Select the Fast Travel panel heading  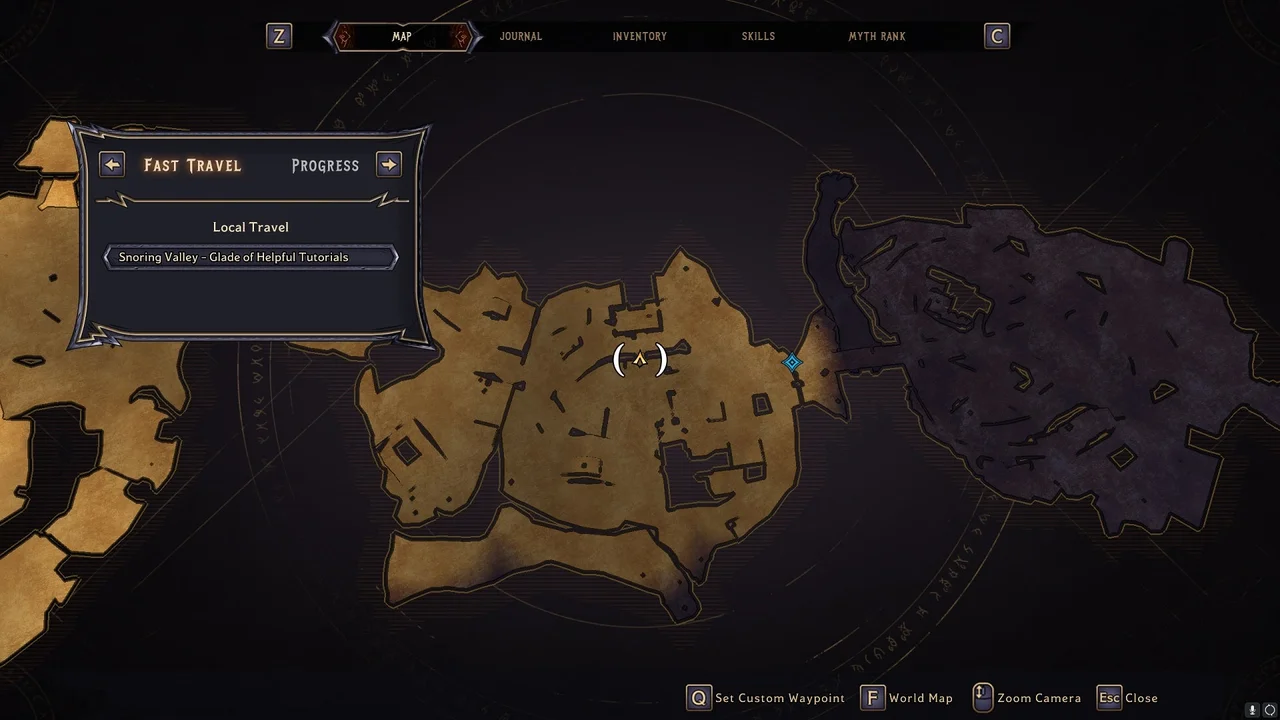[x=192, y=165]
